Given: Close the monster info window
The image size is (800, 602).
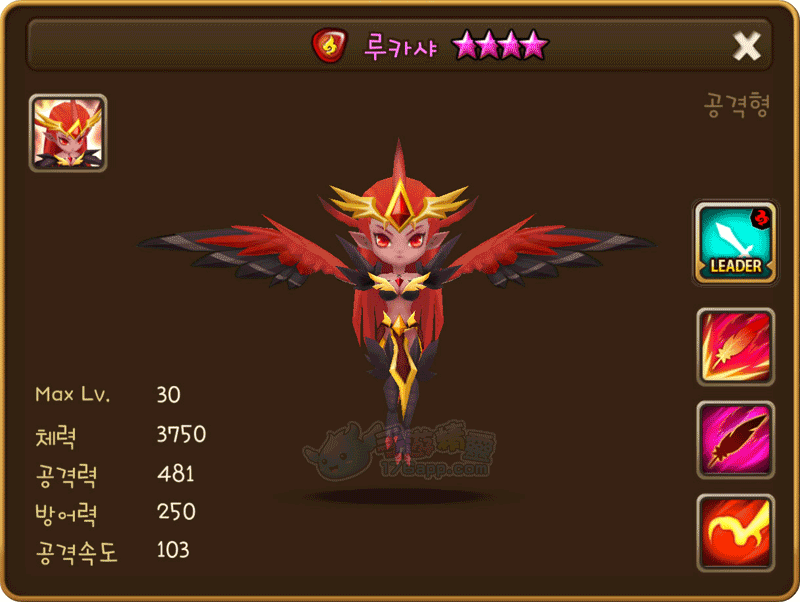Looking at the screenshot, I should 747,45.
